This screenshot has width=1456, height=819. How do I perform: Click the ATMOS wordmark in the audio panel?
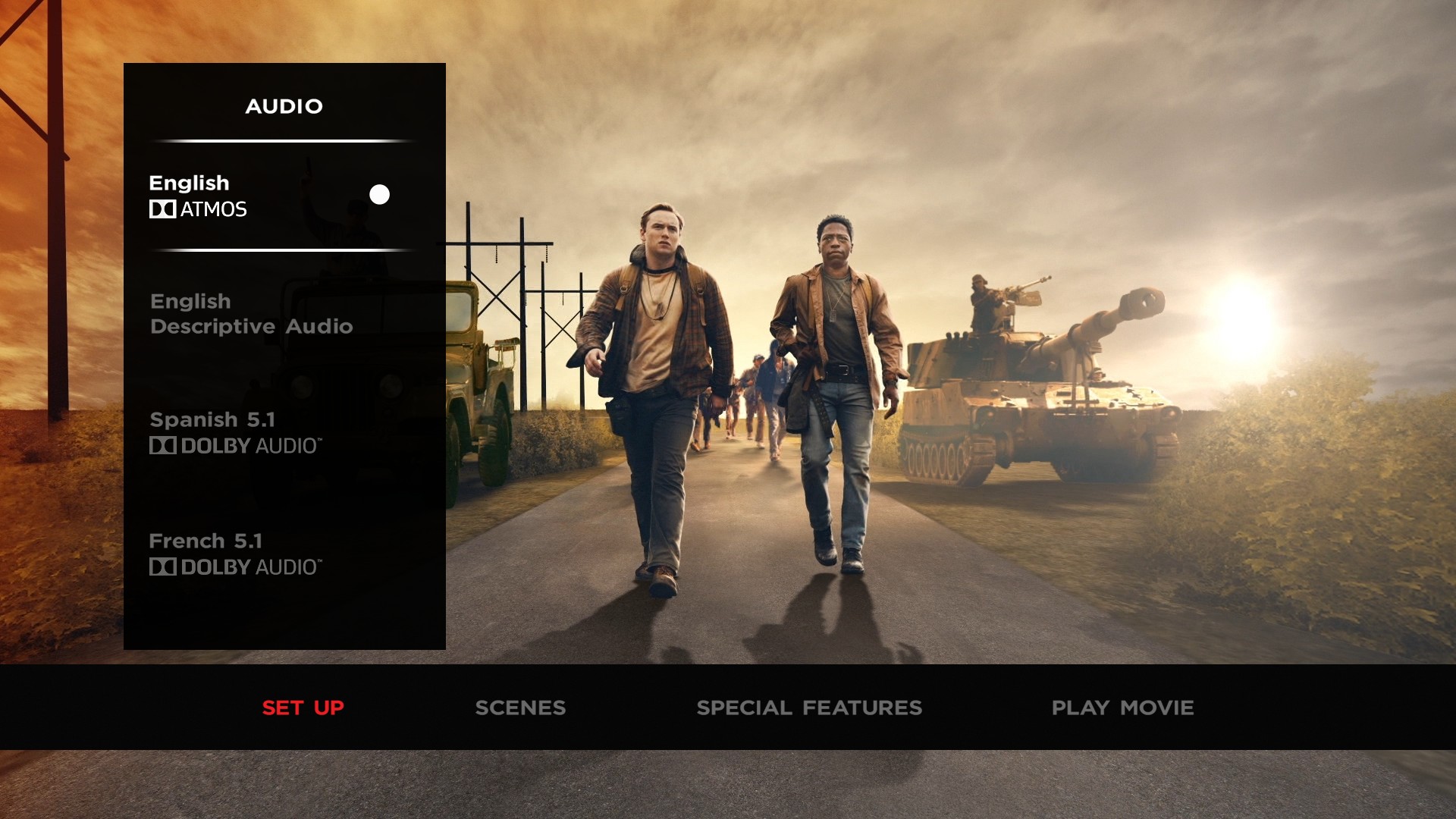click(x=215, y=209)
